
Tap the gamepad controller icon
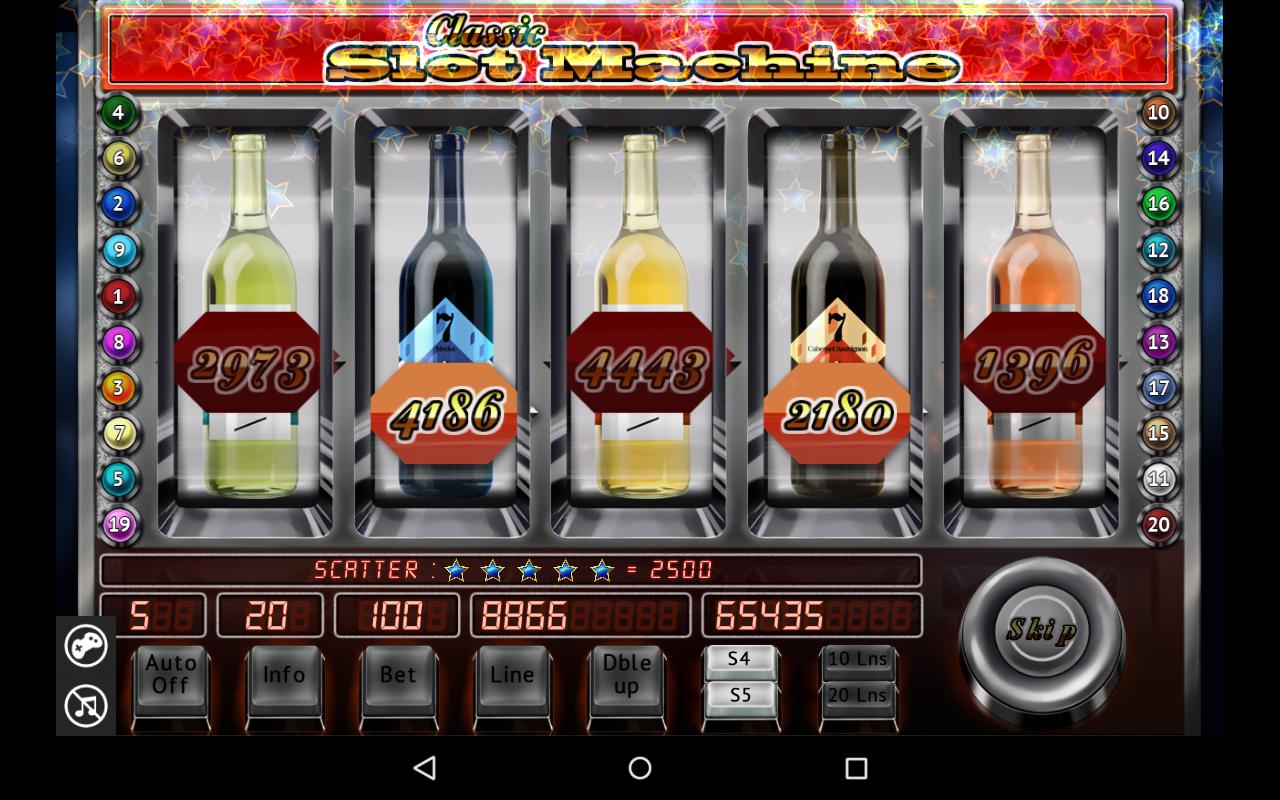[86, 646]
